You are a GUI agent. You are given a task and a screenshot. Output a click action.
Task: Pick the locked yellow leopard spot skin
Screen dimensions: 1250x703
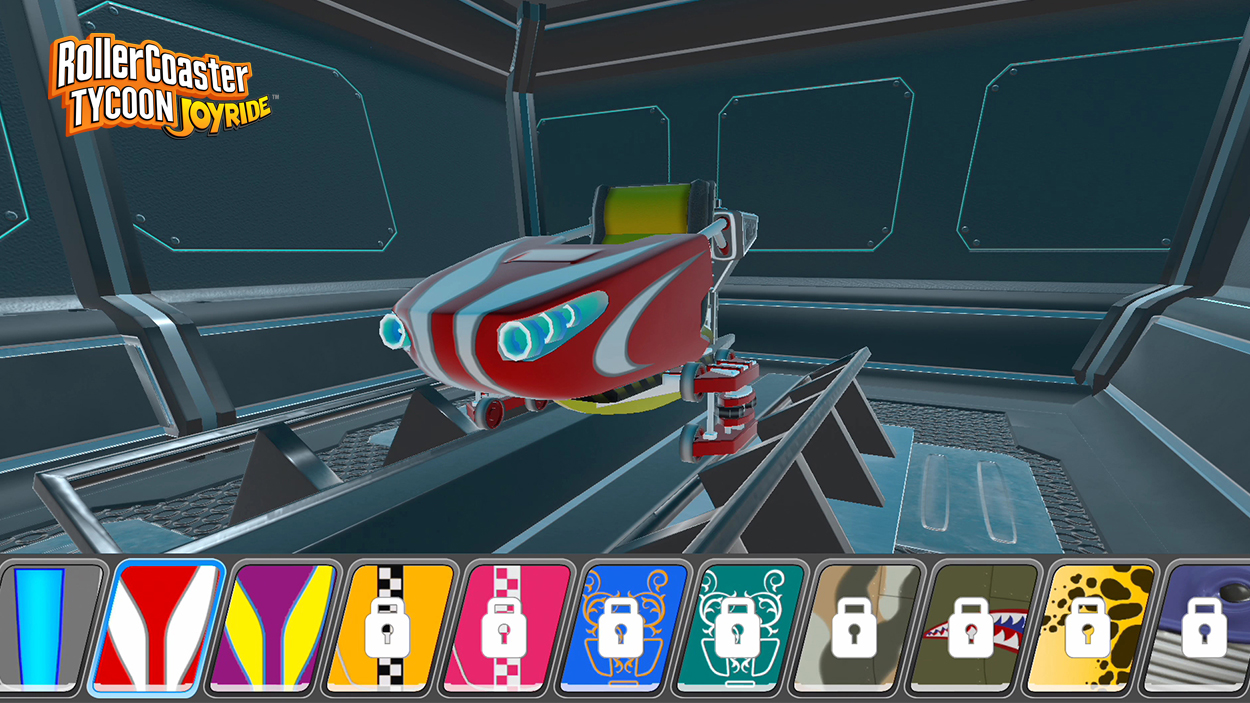pyautogui.click(x=1087, y=628)
